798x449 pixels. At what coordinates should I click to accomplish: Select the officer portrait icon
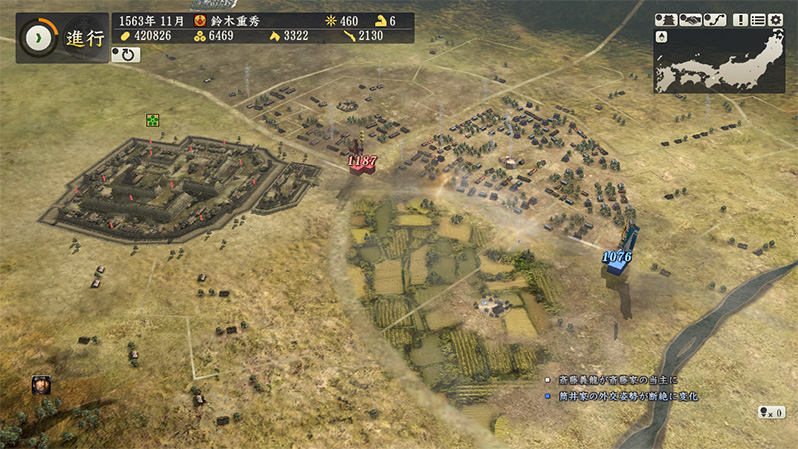[x=41, y=383]
